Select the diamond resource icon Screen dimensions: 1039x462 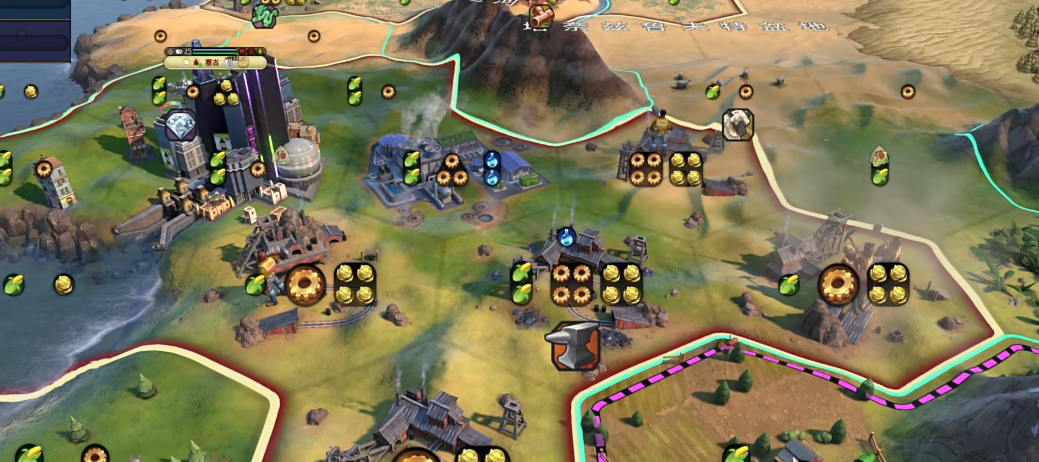(179, 125)
